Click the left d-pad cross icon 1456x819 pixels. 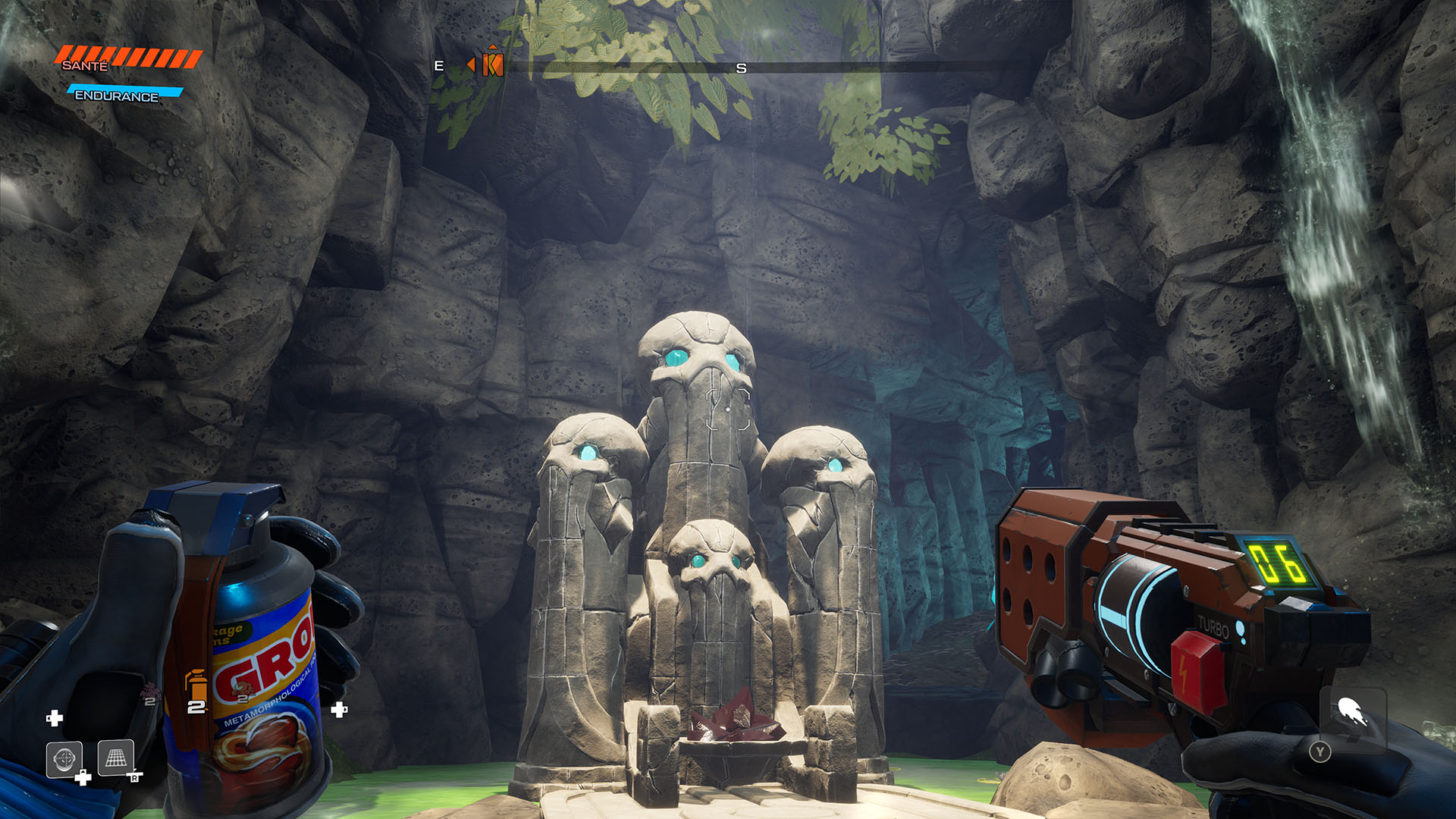tap(55, 718)
